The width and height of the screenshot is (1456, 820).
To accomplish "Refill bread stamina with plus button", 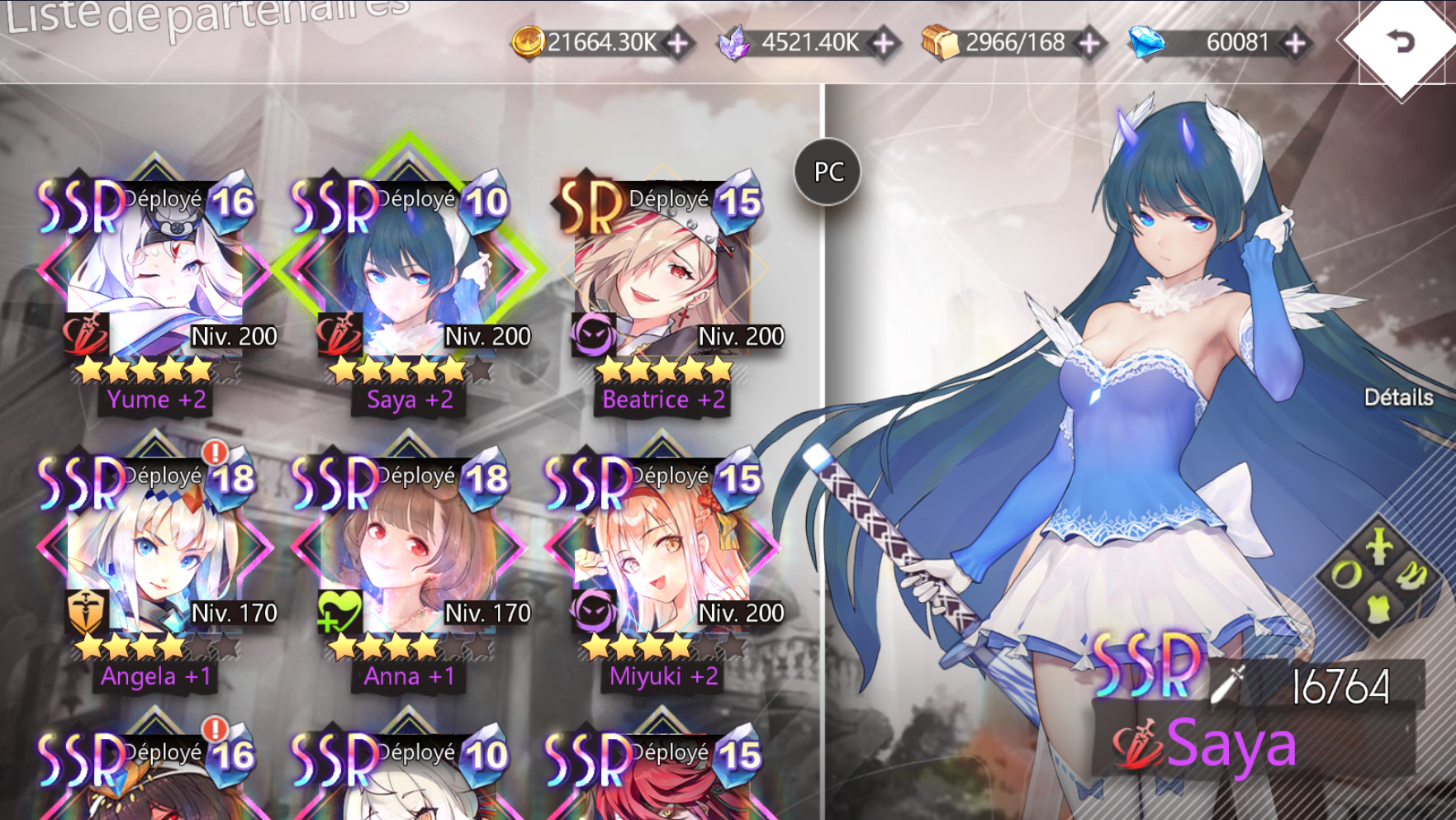I will (x=1090, y=43).
